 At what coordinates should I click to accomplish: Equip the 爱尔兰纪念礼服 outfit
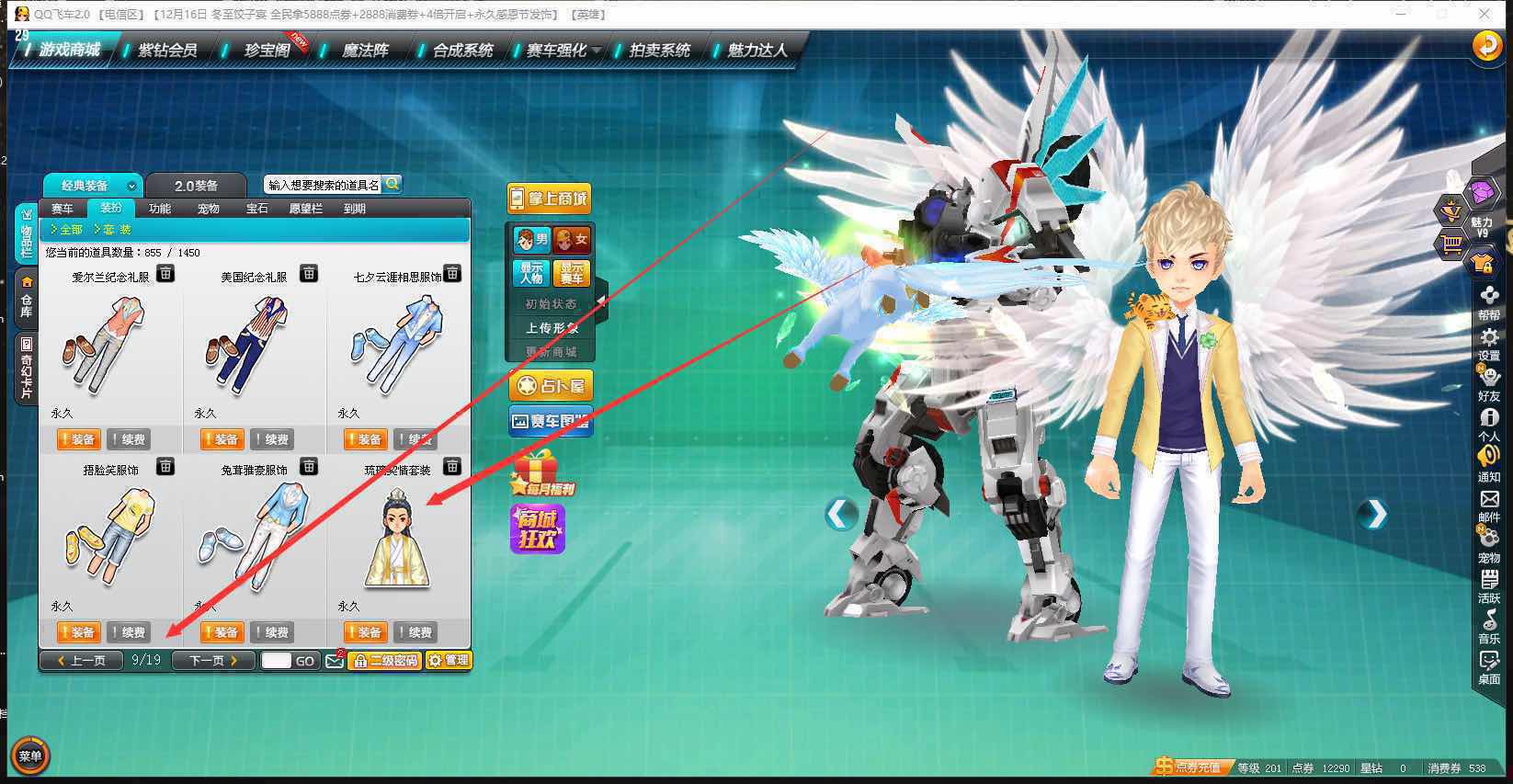click(78, 439)
